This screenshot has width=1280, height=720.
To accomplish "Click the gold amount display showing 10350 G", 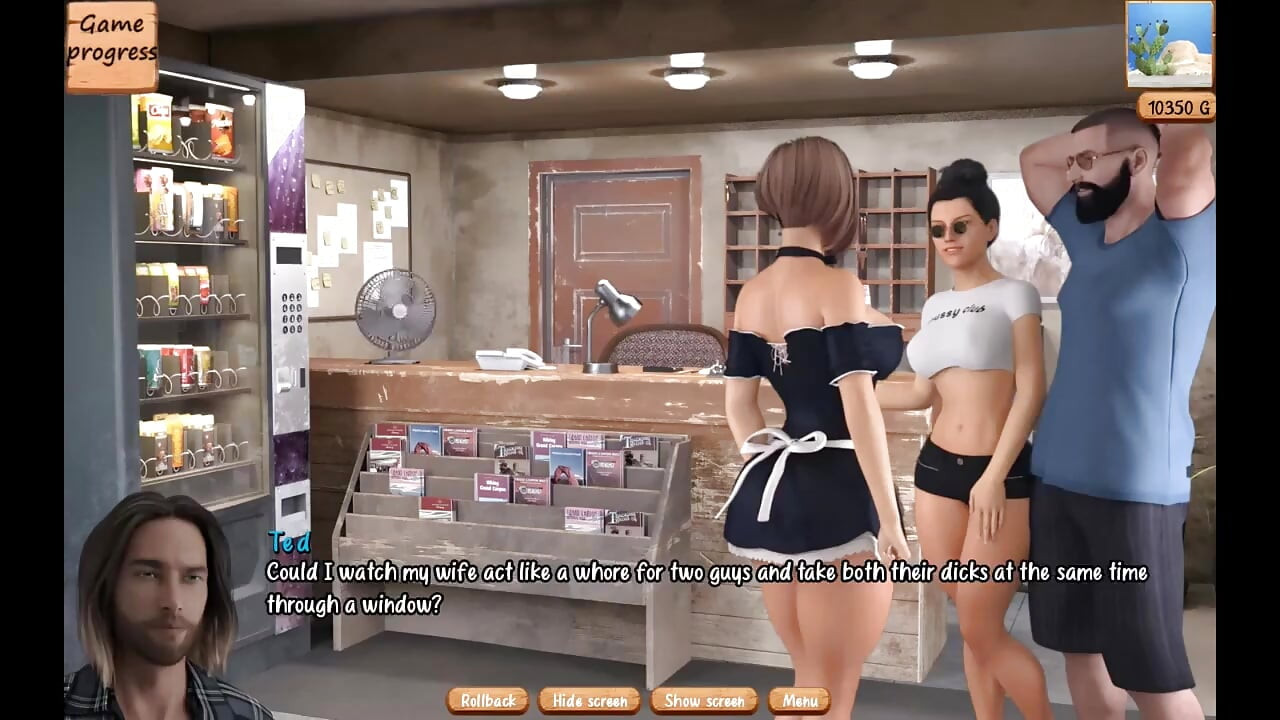I will (x=1174, y=107).
